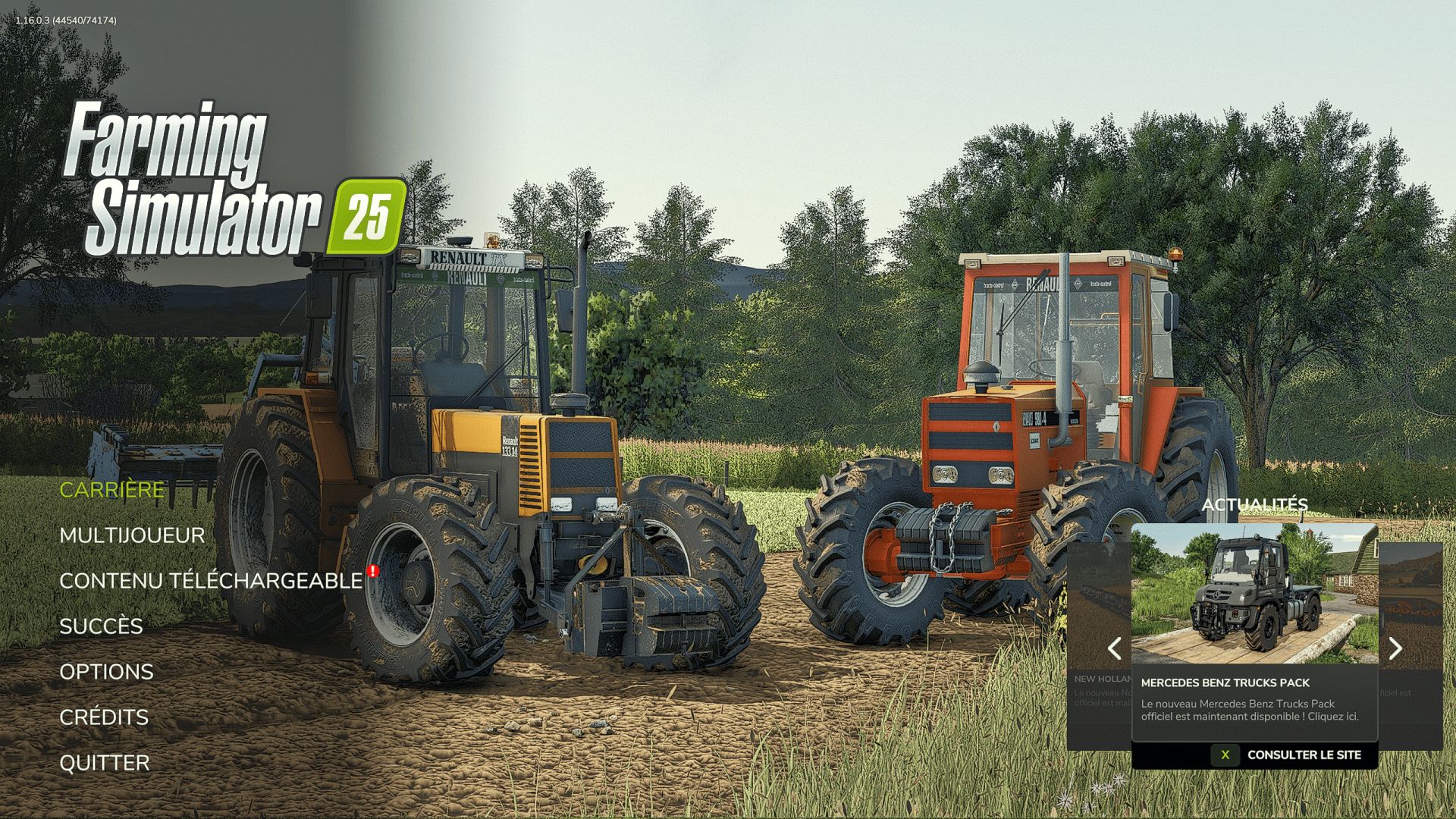The image size is (1456, 819).
Task: Open Contenu Téléchargeable
Action: (x=211, y=581)
